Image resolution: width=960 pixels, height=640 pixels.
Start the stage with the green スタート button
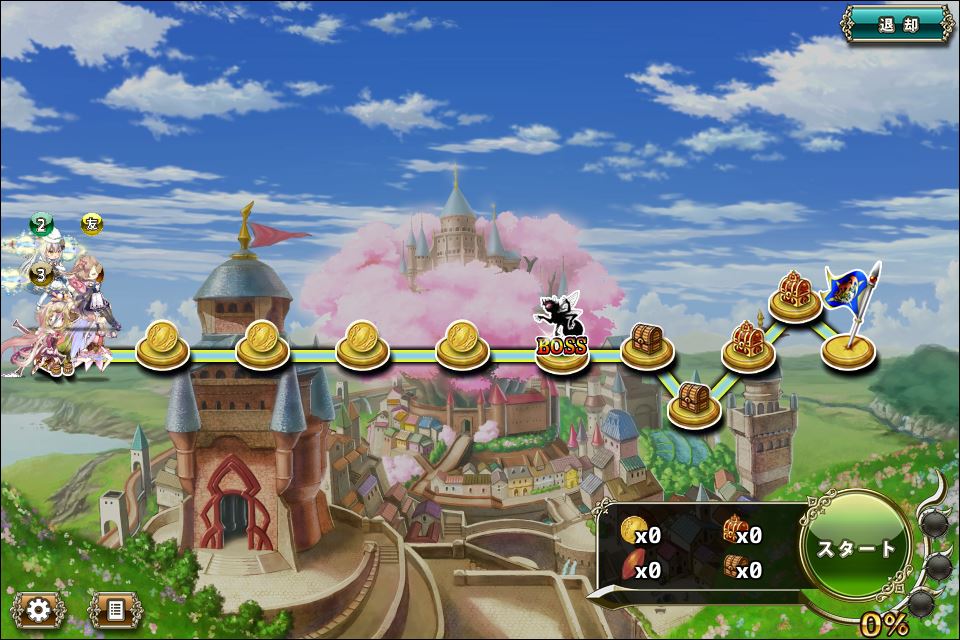[x=856, y=548]
